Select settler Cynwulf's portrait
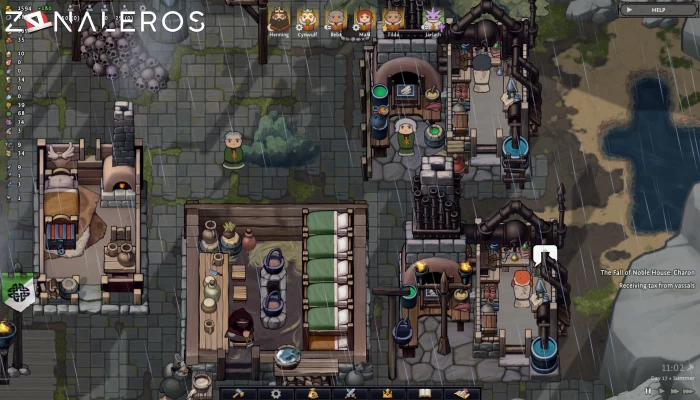Screen dimensions: 700x400 pos(307,18)
